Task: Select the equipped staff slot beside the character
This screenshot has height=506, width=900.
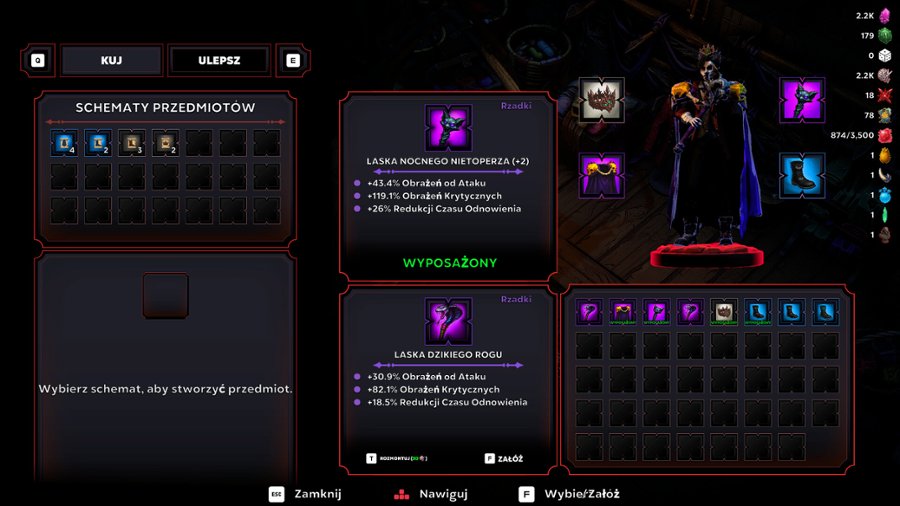Action: pos(802,100)
